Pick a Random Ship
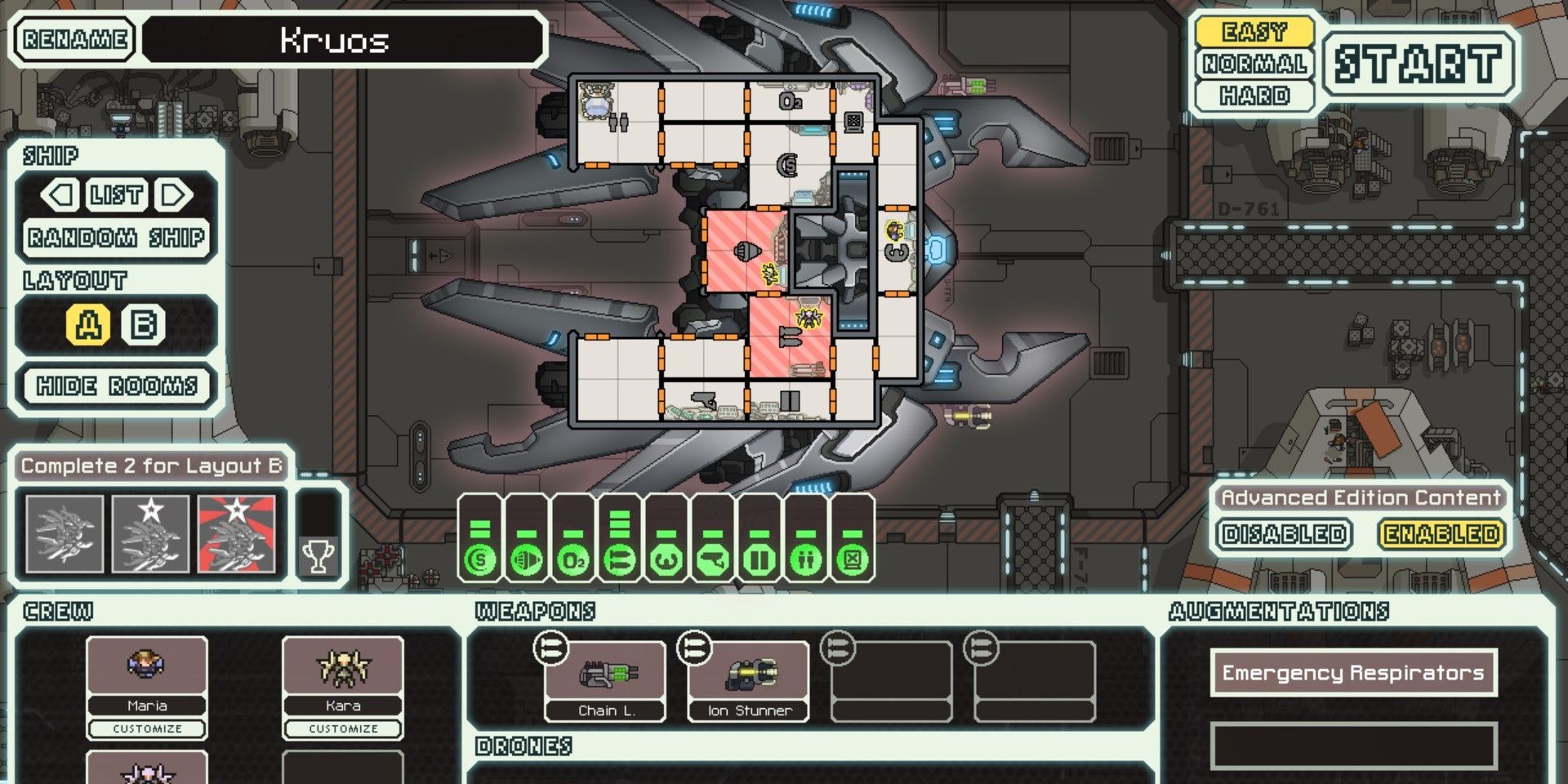The width and height of the screenshot is (1568, 784). [116, 238]
